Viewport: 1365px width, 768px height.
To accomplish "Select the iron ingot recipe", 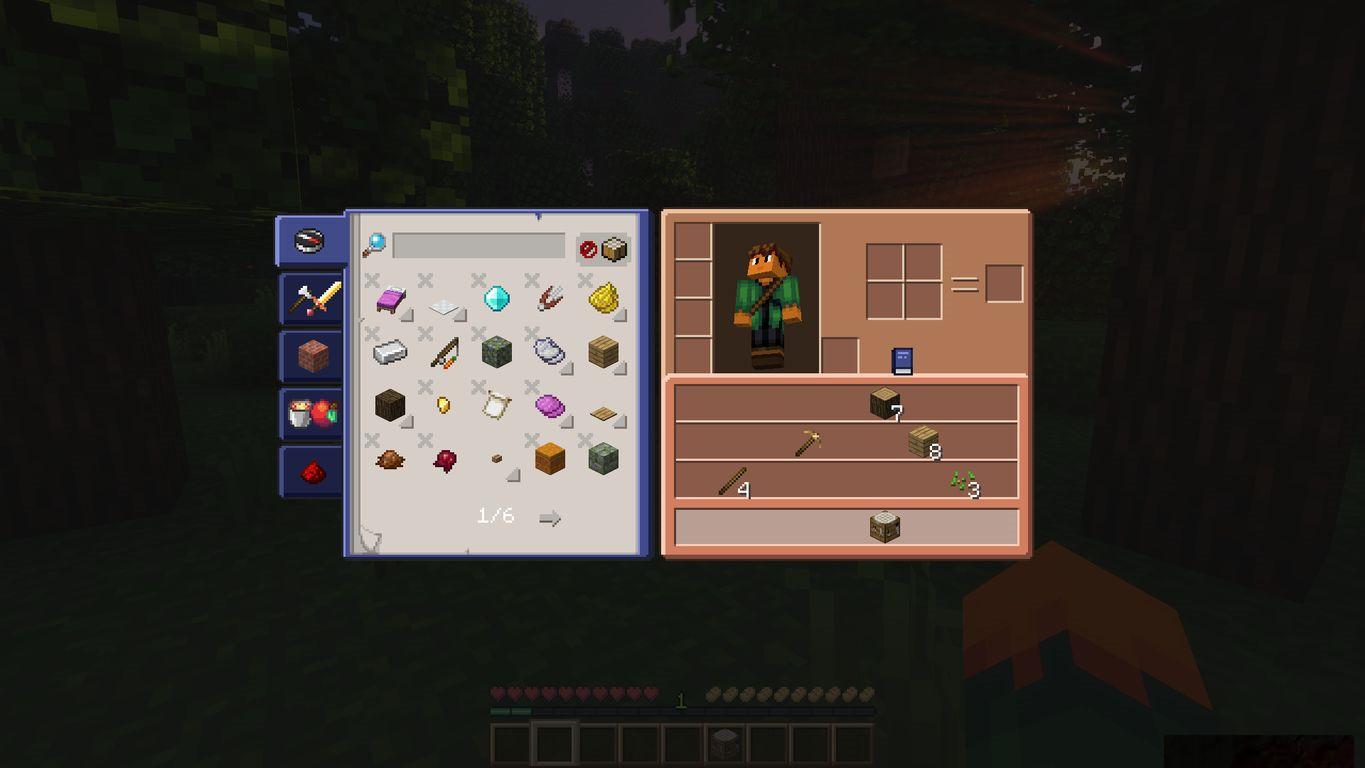I will pos(390,352).
